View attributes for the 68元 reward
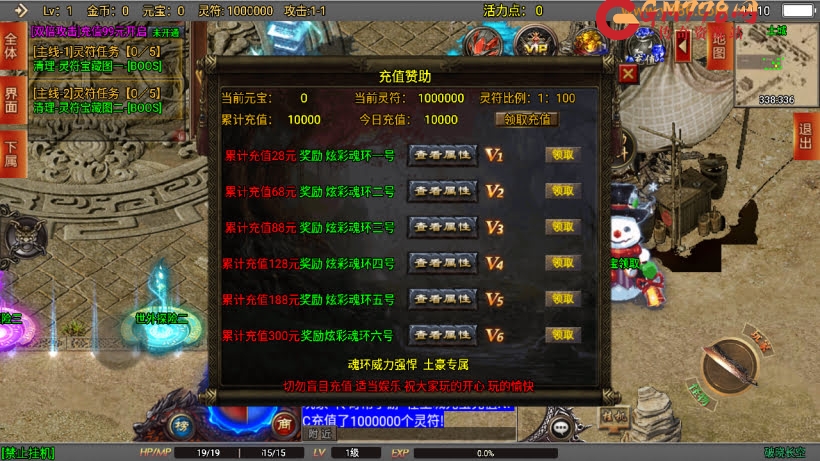Viewport: 820px width, 461px height. tap(443, 191)
